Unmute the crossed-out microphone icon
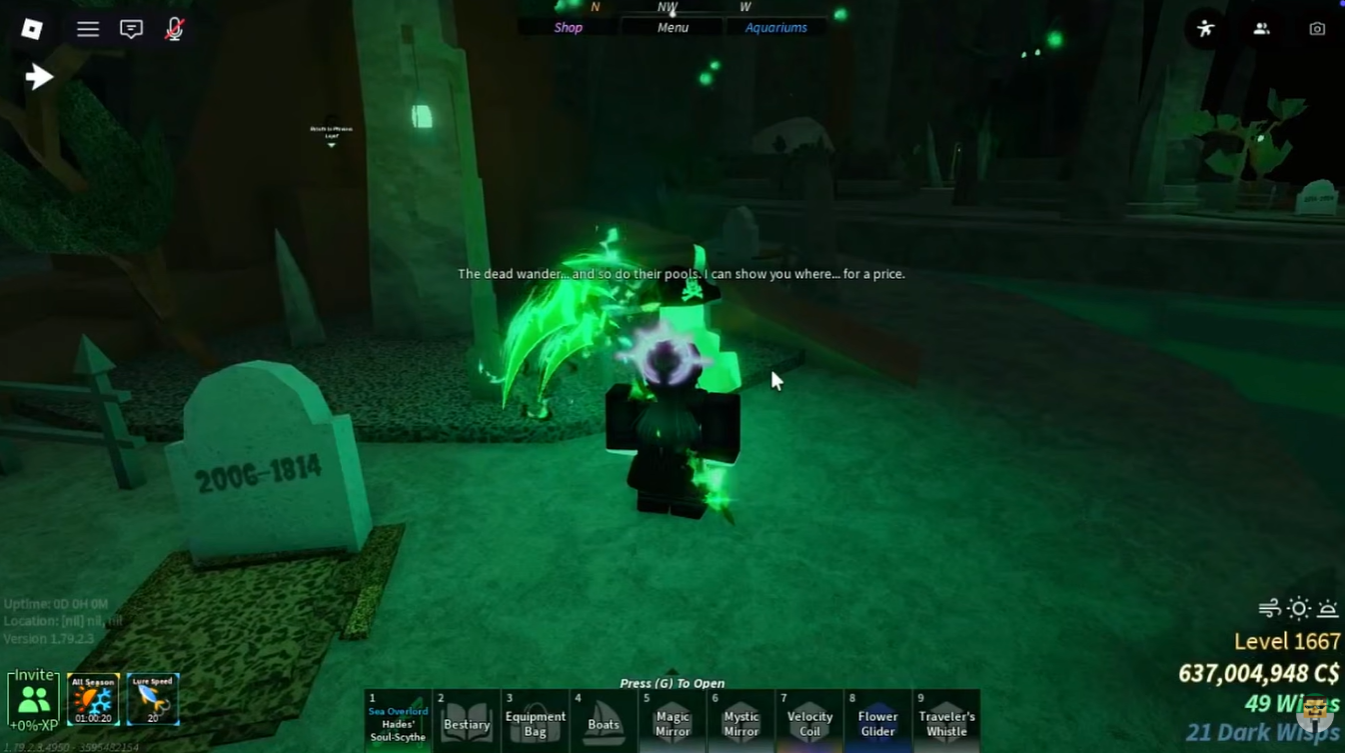The width and height of the screenshot is (1345, 753). click(174, 29)
